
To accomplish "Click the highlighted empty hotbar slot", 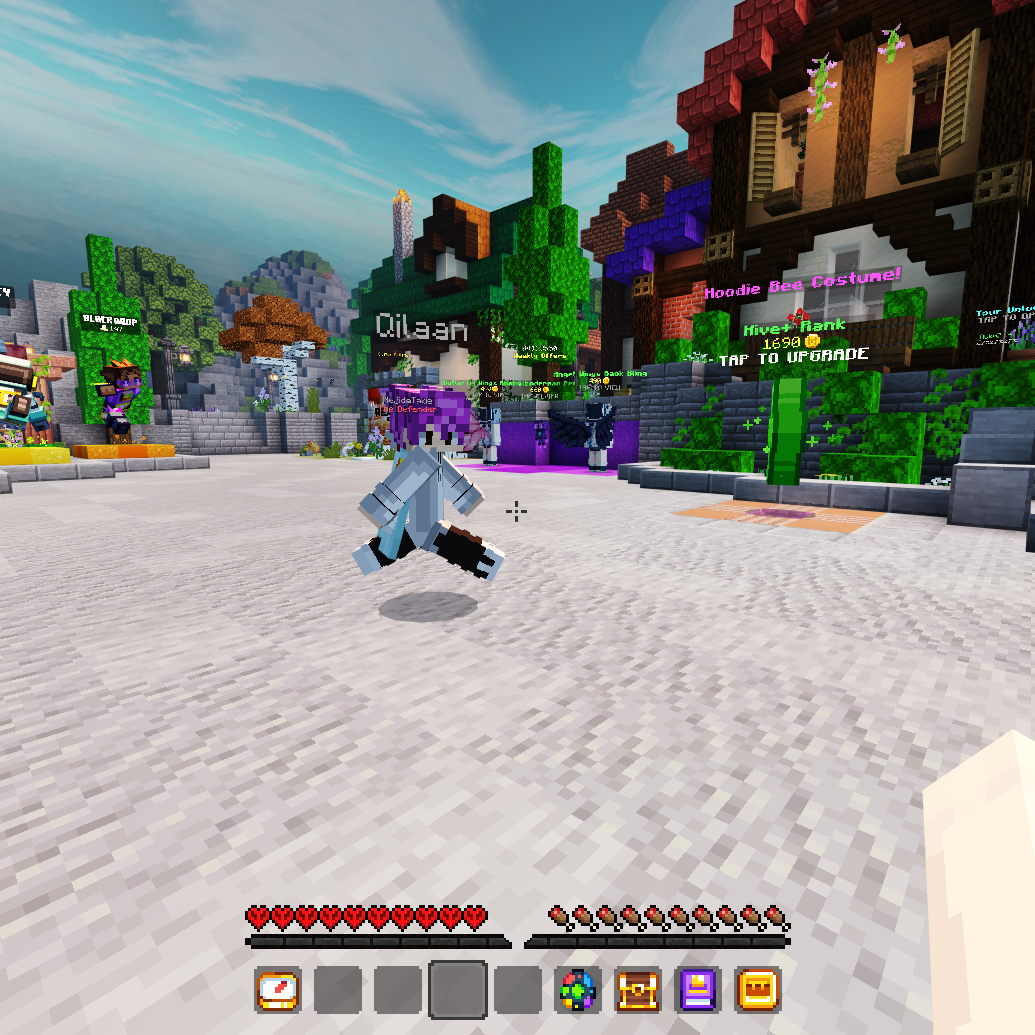I will 458,990.
